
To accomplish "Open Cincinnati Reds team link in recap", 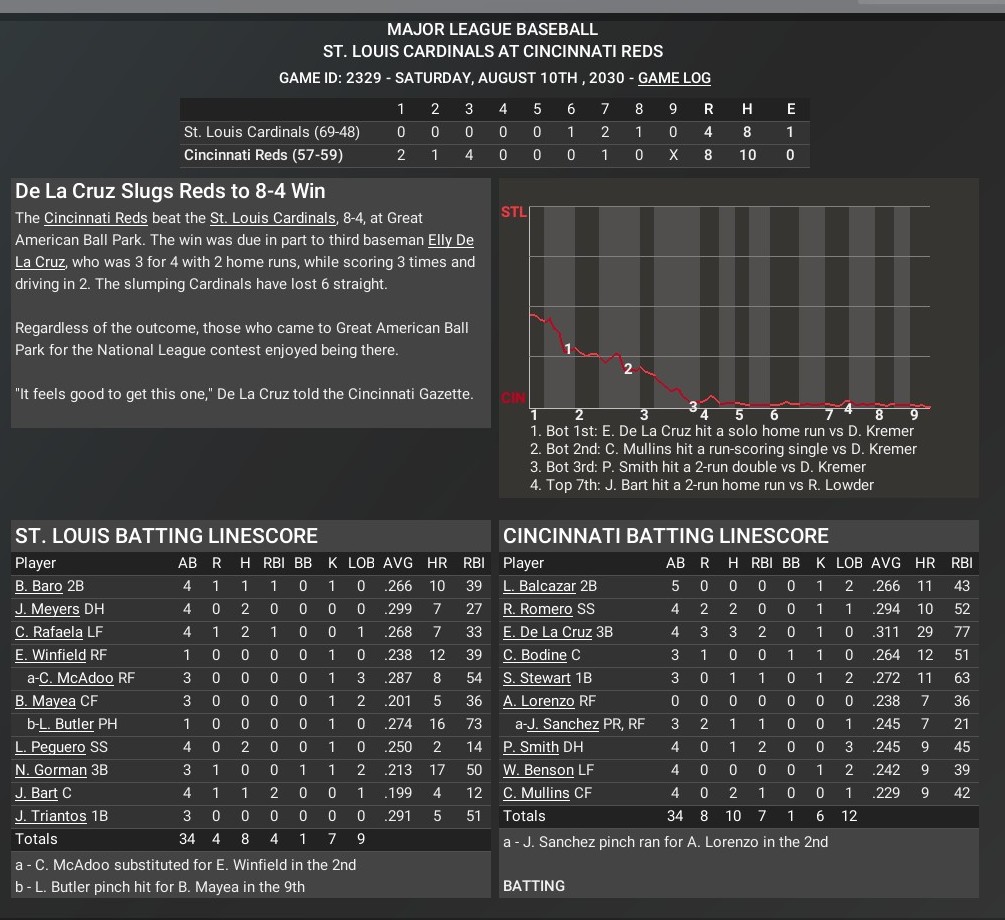I will pyautogui.click(x=96, y=218).
